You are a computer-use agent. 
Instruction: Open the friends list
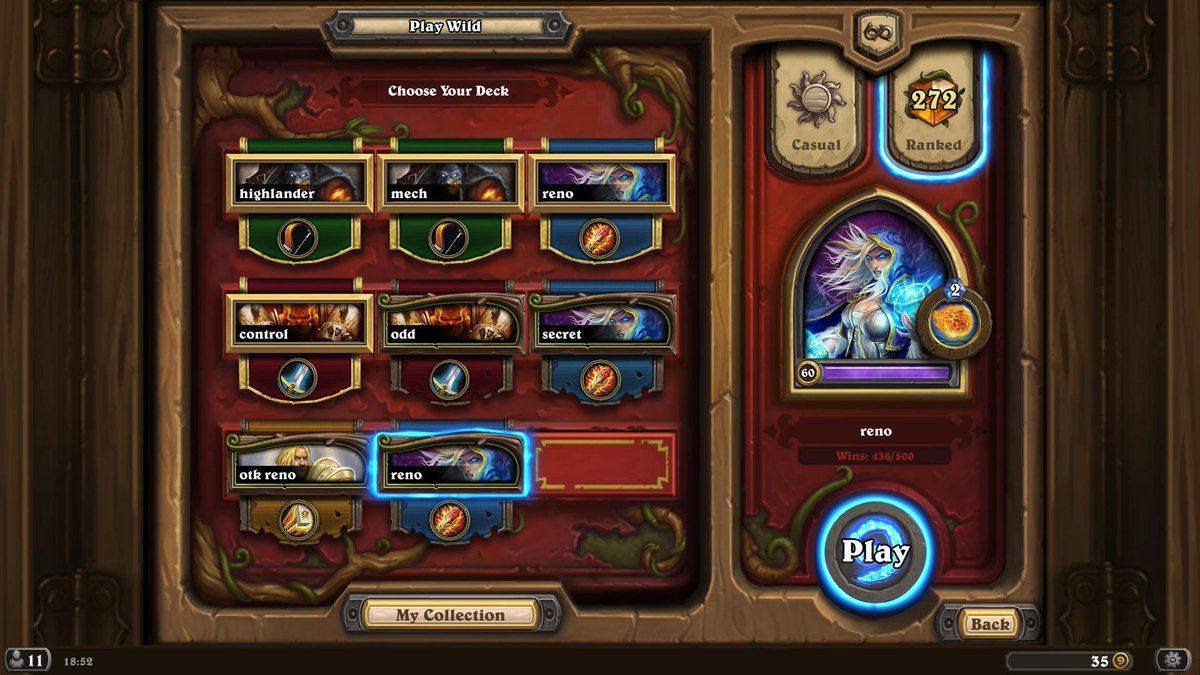tap(27, 660)
